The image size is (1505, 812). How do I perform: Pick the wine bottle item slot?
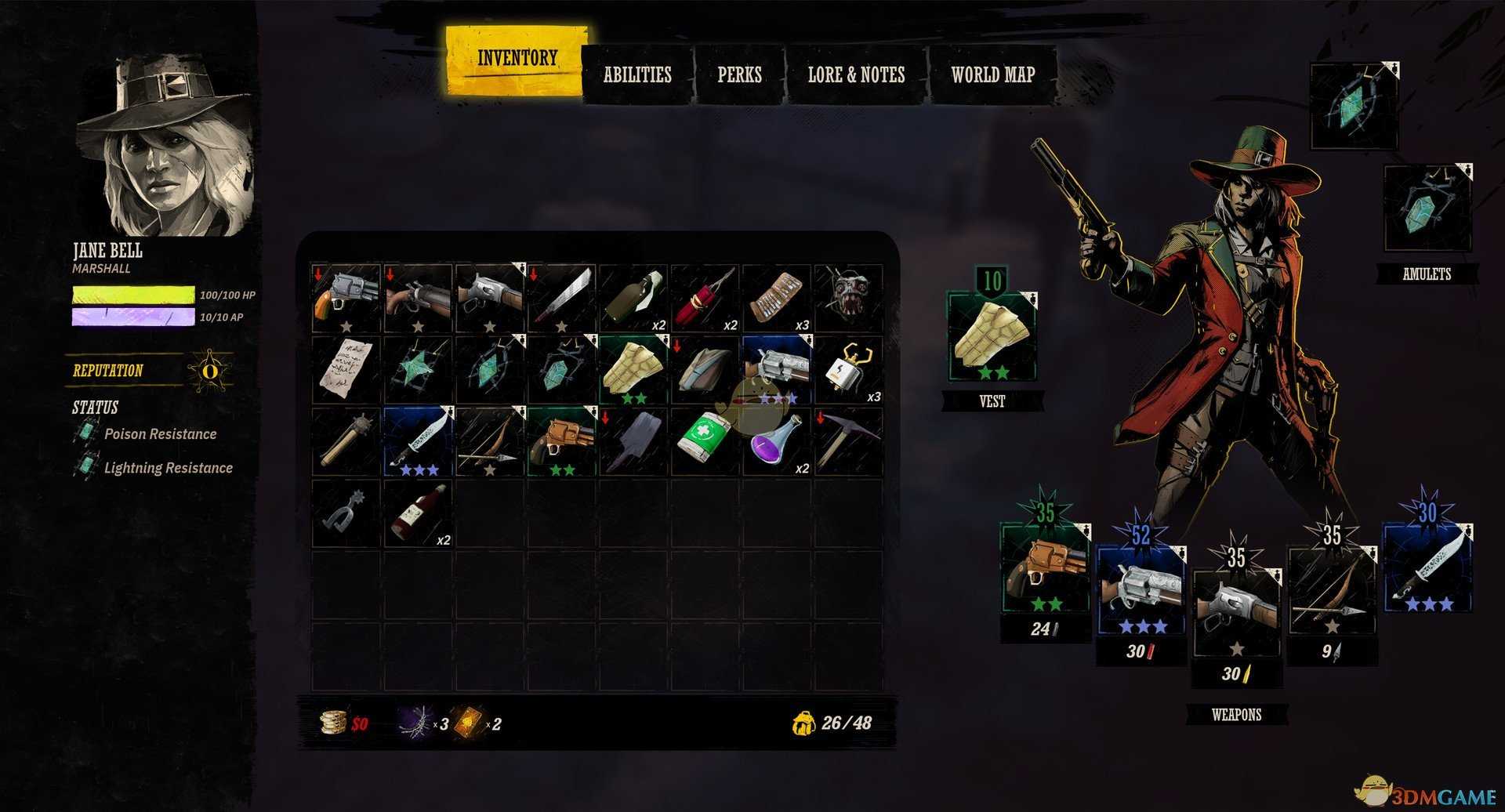point(418,513)
